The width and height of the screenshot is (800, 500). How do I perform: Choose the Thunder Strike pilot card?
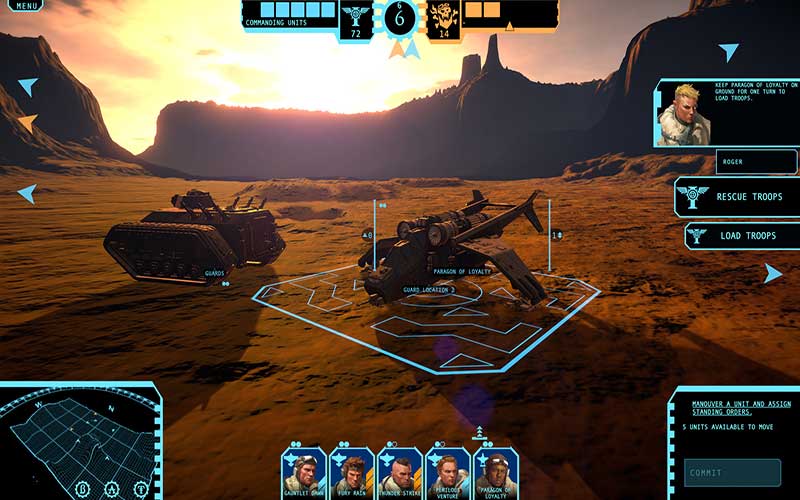(x=399, y=470)
